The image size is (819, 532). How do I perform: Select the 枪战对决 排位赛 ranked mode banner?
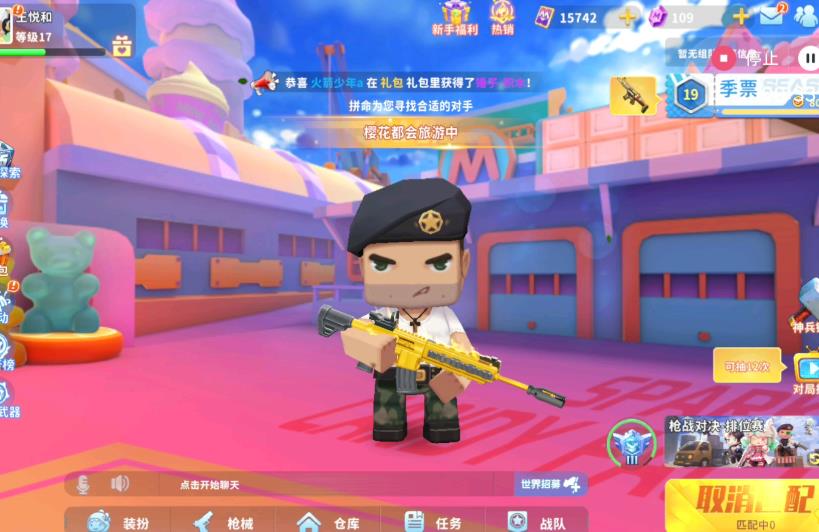point(741,441)
